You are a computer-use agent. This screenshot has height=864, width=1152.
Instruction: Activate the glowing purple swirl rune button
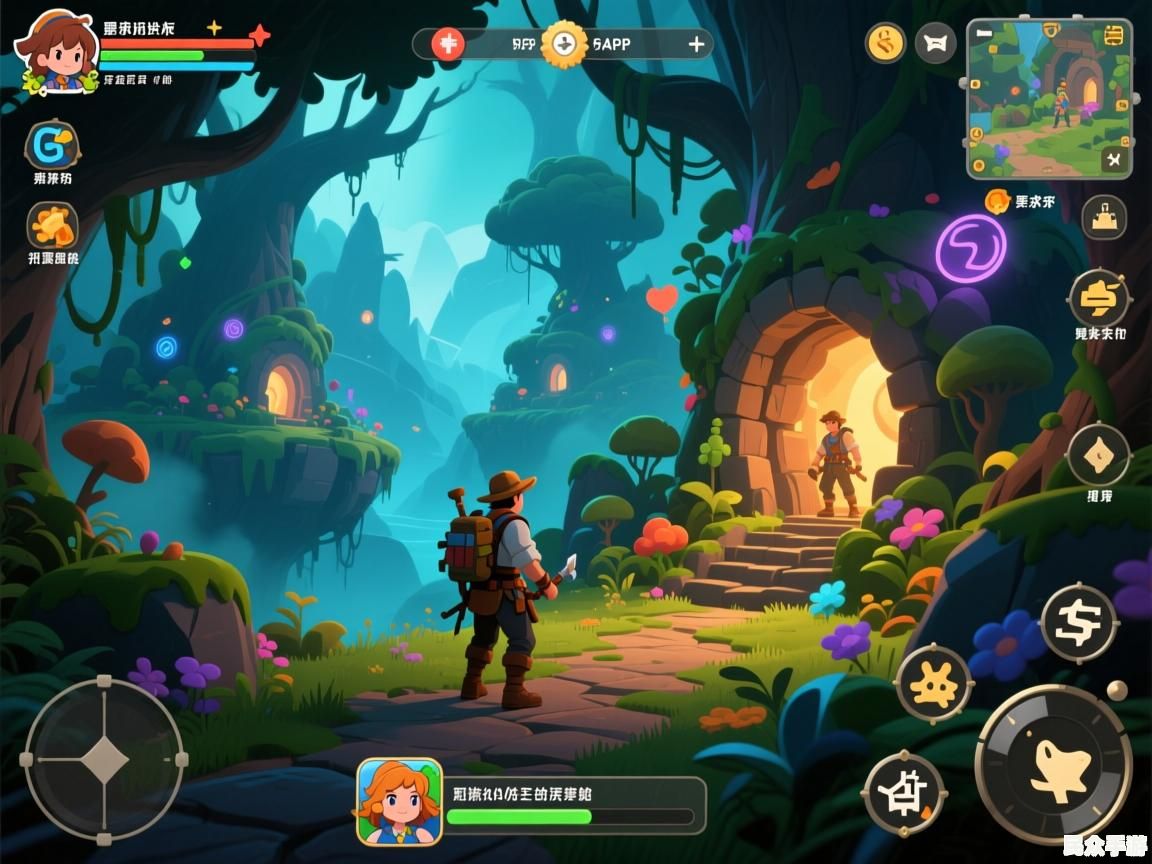point(970,248)
